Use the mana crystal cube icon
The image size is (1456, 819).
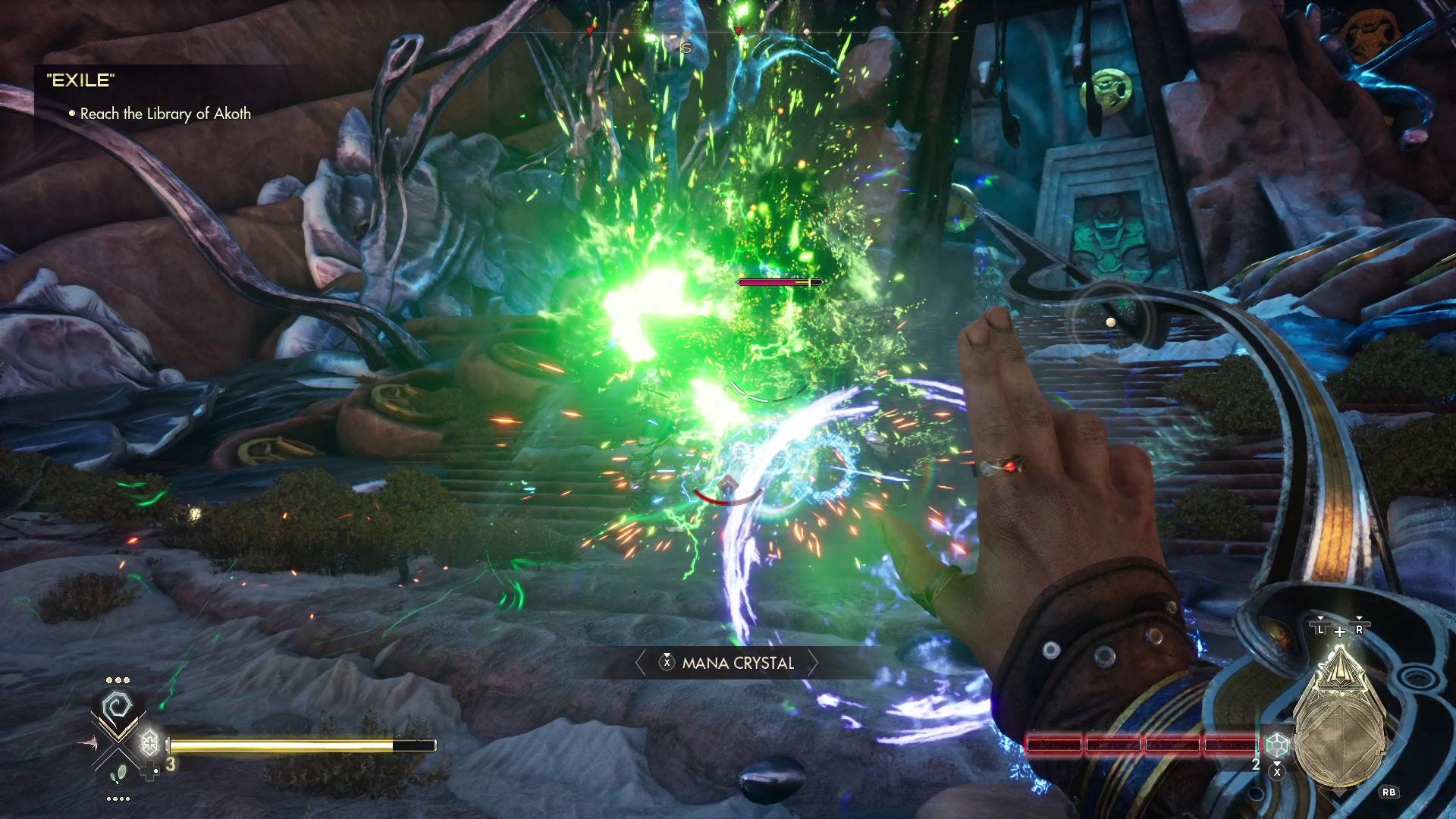(1278, 745)
